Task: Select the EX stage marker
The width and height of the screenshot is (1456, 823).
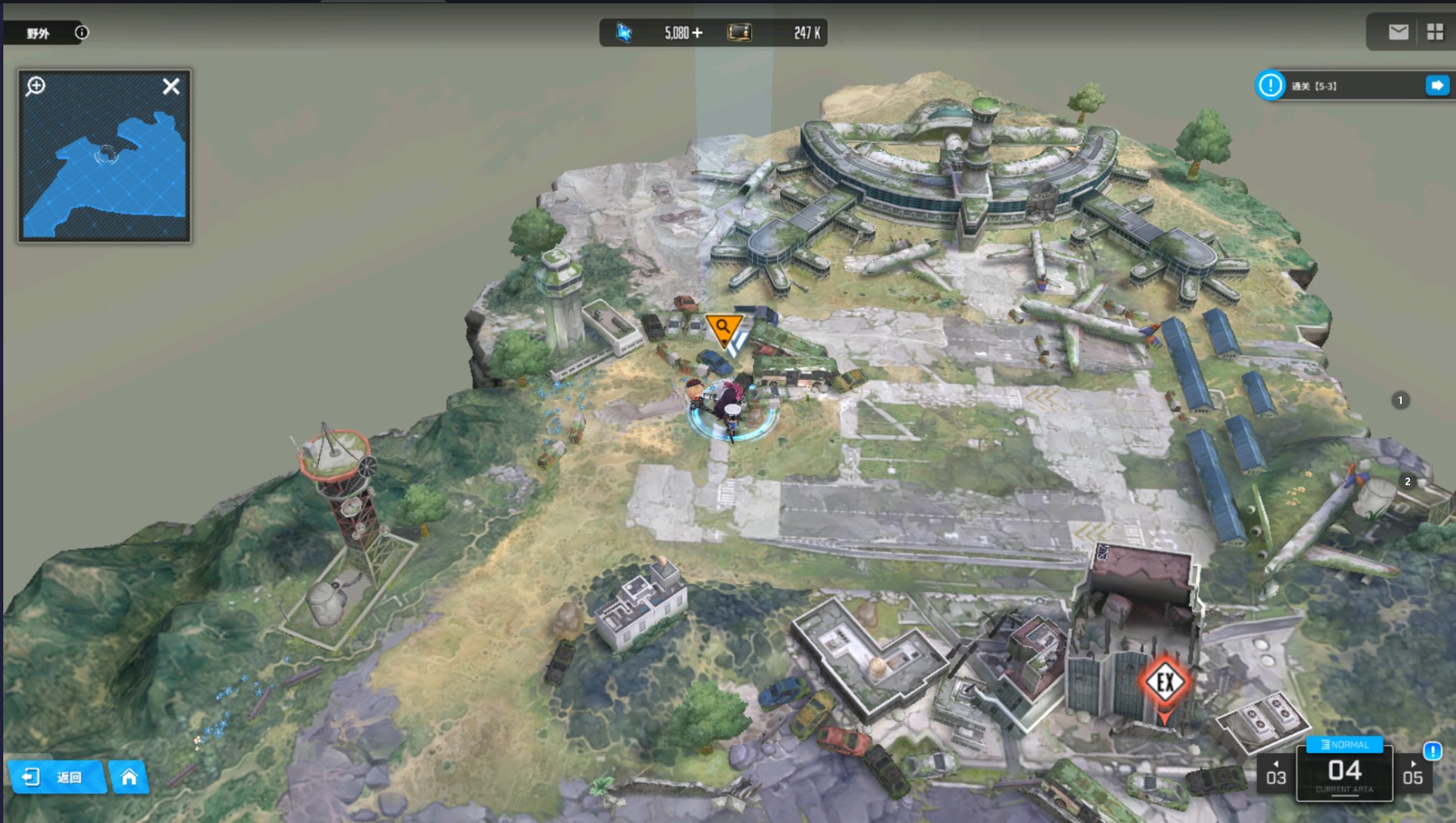Action: pyautogui.click(x=1165, y=682)
